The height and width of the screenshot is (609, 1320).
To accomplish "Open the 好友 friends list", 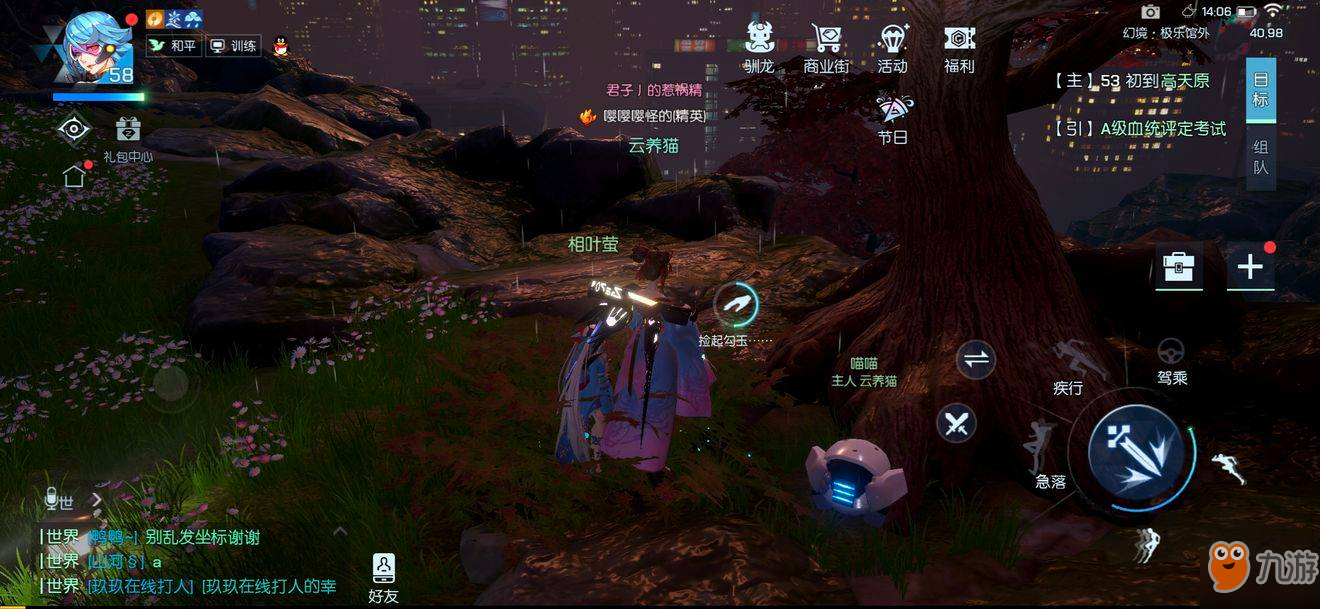I will pos(383,577).
